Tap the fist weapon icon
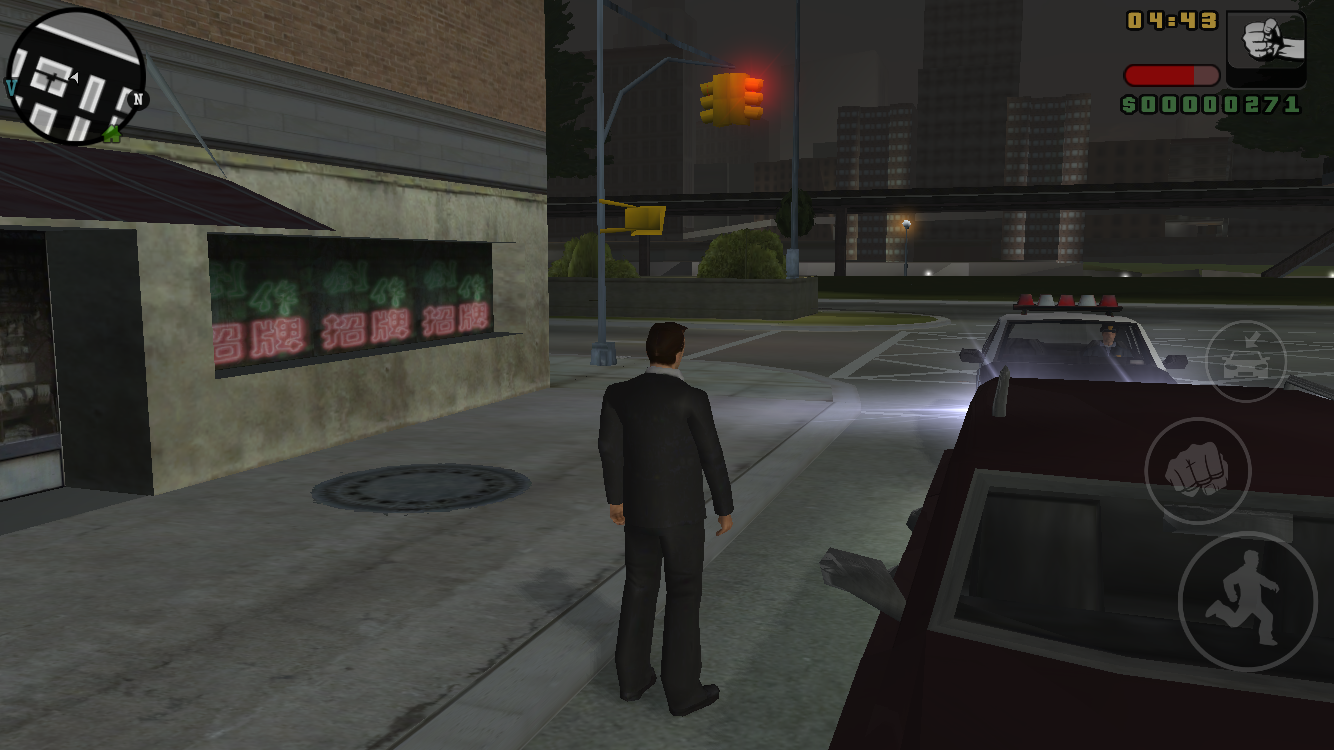This screenshot has height=750, width=1334. pyautogui.click(x=1265, y=48)
